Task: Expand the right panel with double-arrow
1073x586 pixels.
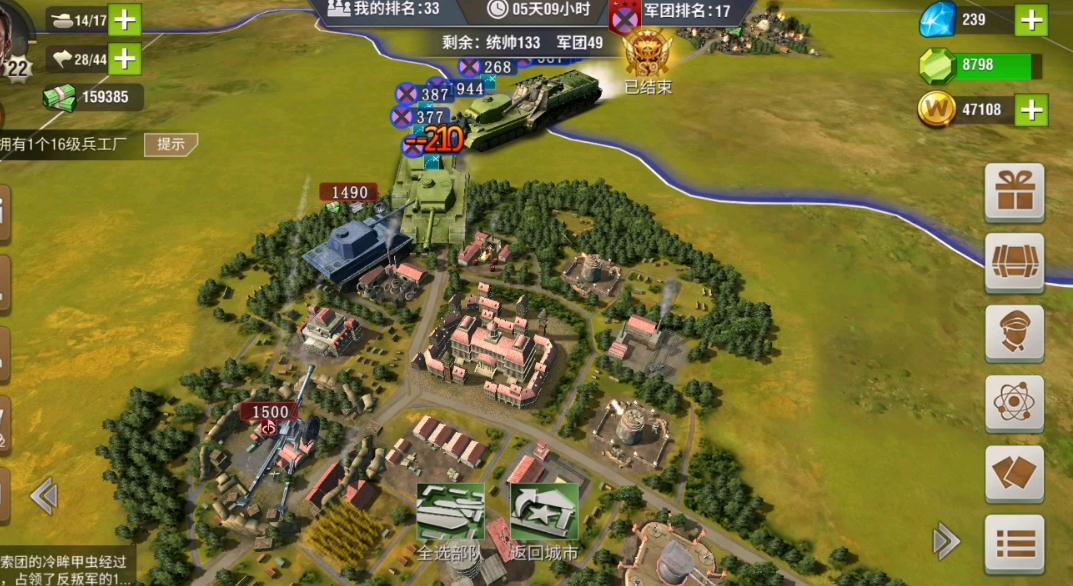Action: (945, 541)
